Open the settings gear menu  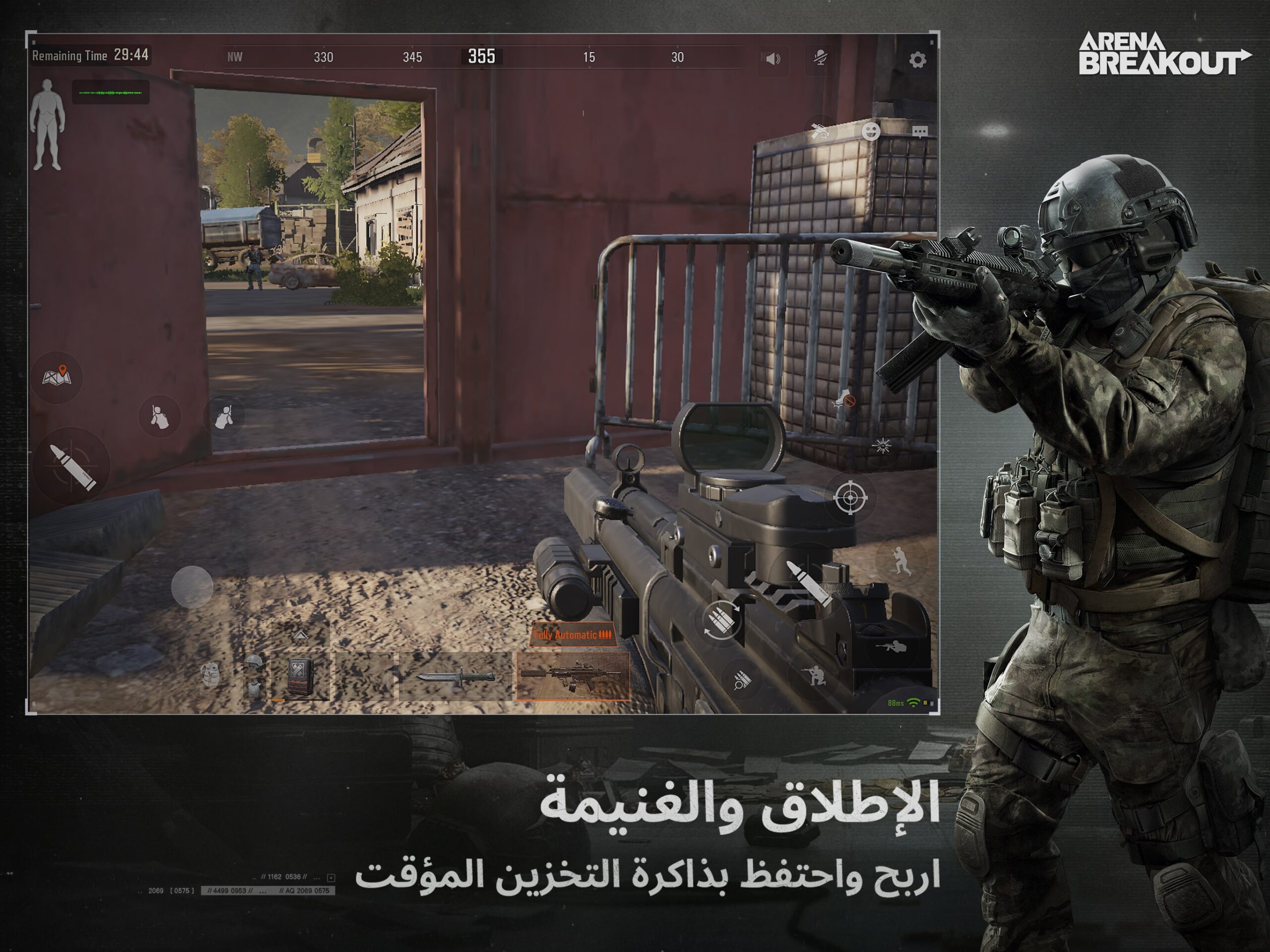pyautogui.click(x=917, y=60)
